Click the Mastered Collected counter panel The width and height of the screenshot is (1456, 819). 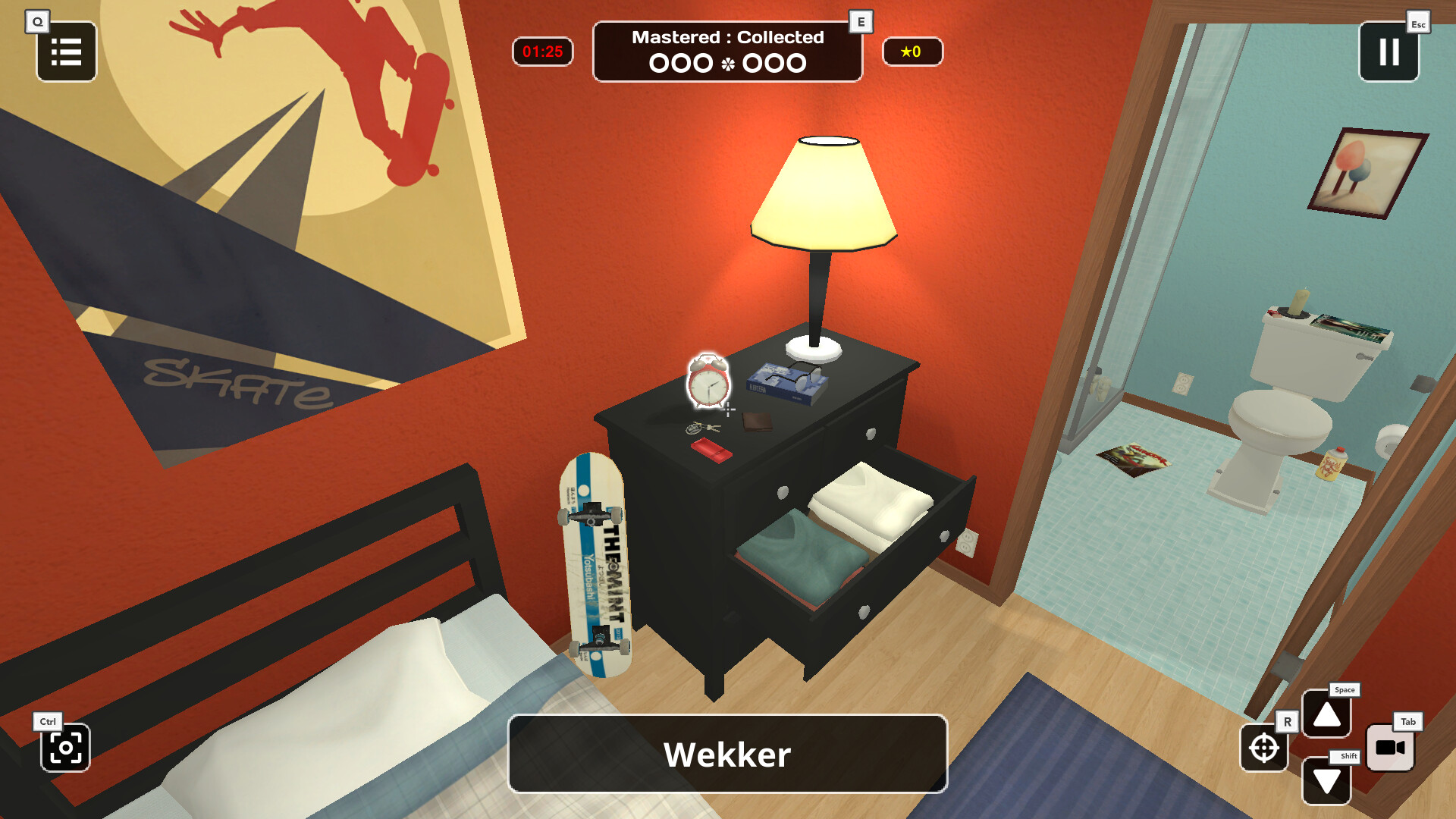(726, 51)
